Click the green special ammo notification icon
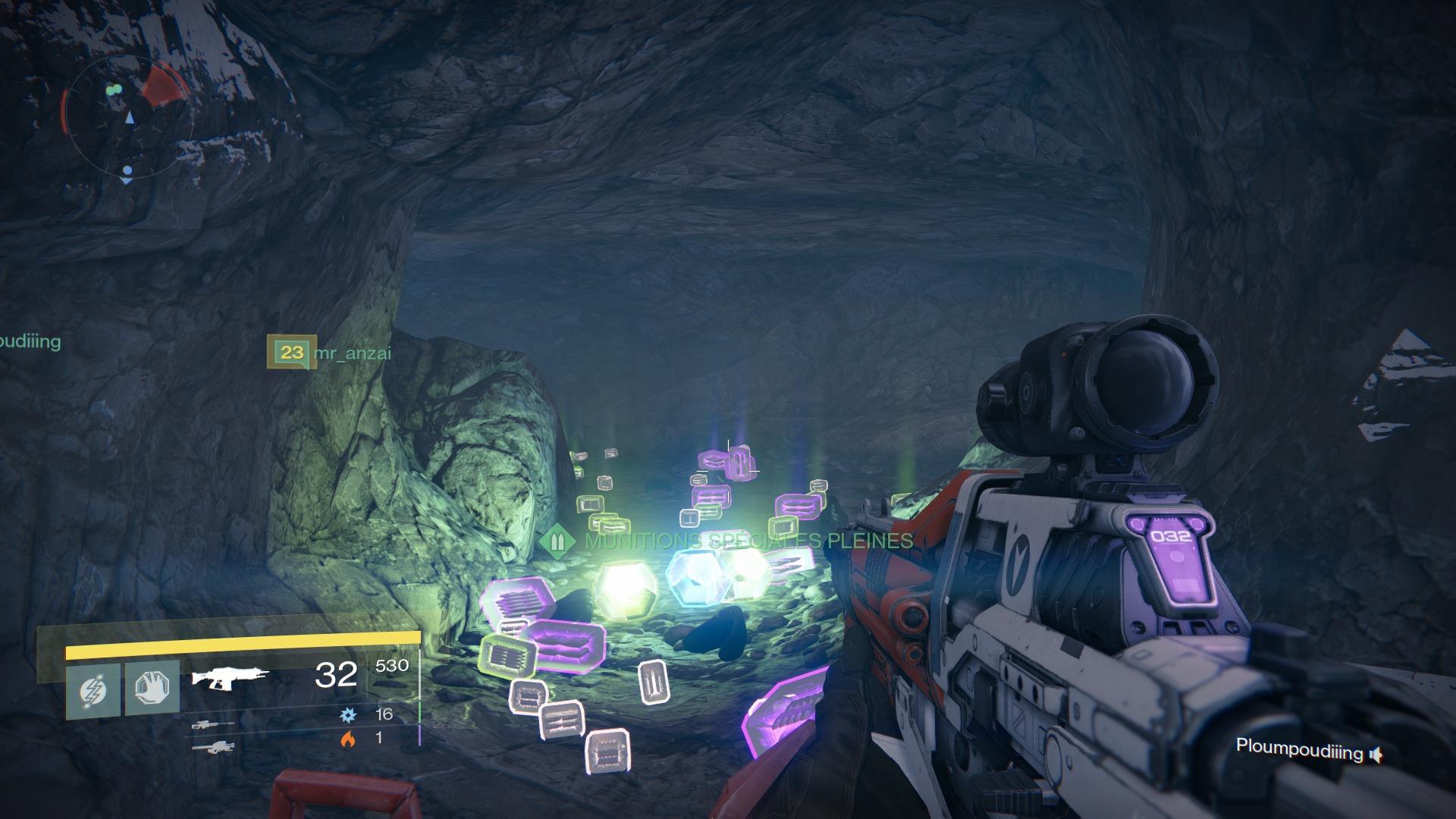The width and height of the screenshot is (1456, 819). tap(558, 541)
